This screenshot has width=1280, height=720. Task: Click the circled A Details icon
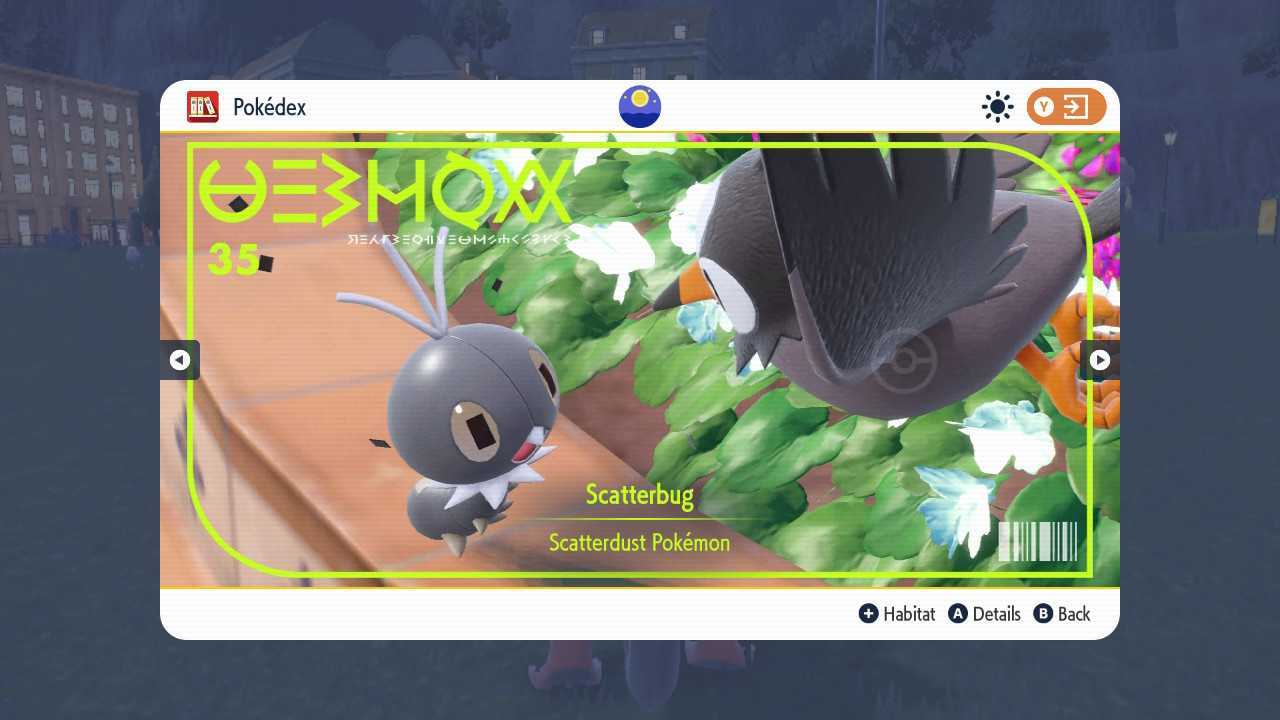click(x=957, y=614)
